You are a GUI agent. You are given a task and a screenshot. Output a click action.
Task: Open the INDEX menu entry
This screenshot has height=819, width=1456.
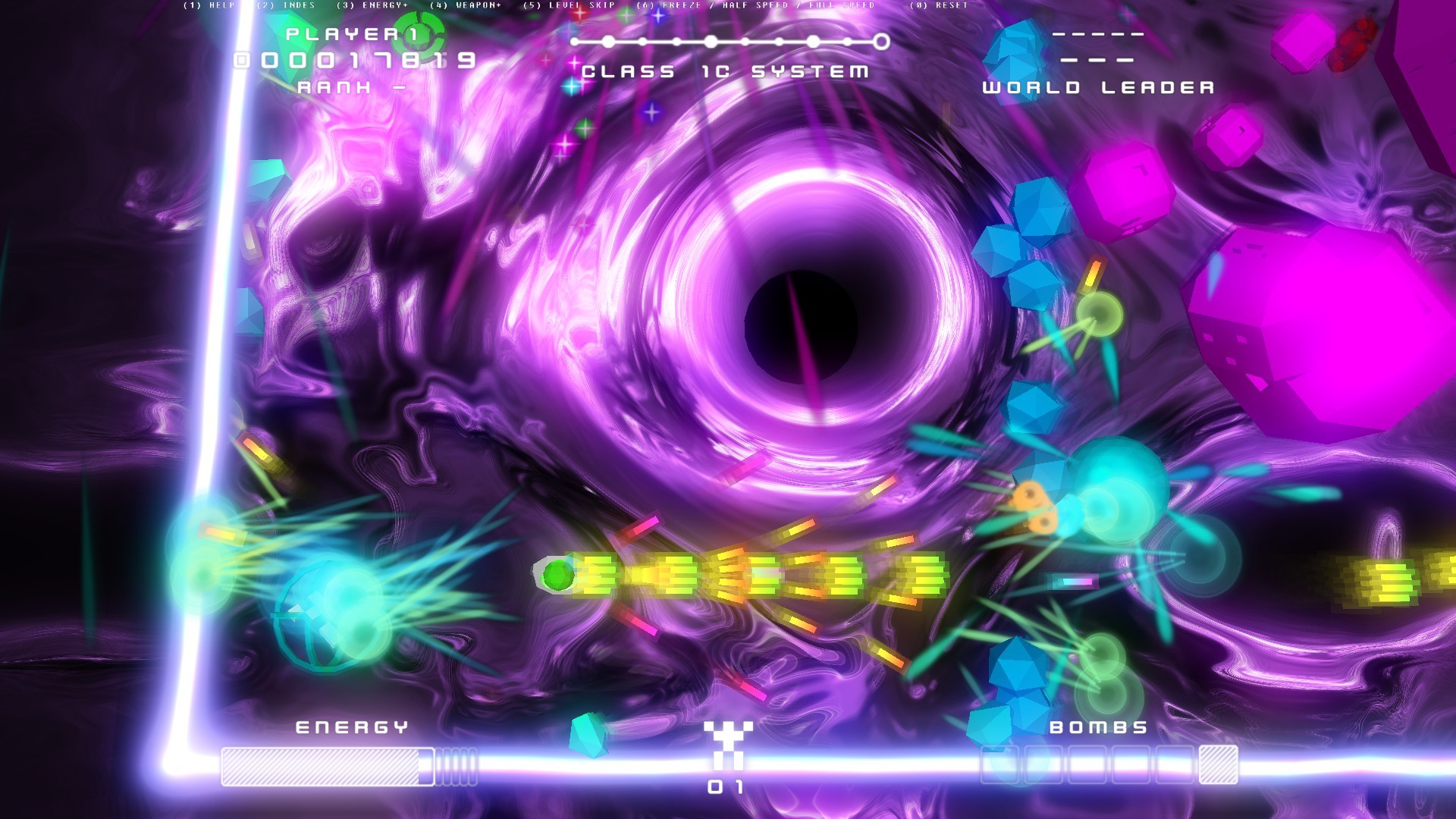[x=287, y=6]
